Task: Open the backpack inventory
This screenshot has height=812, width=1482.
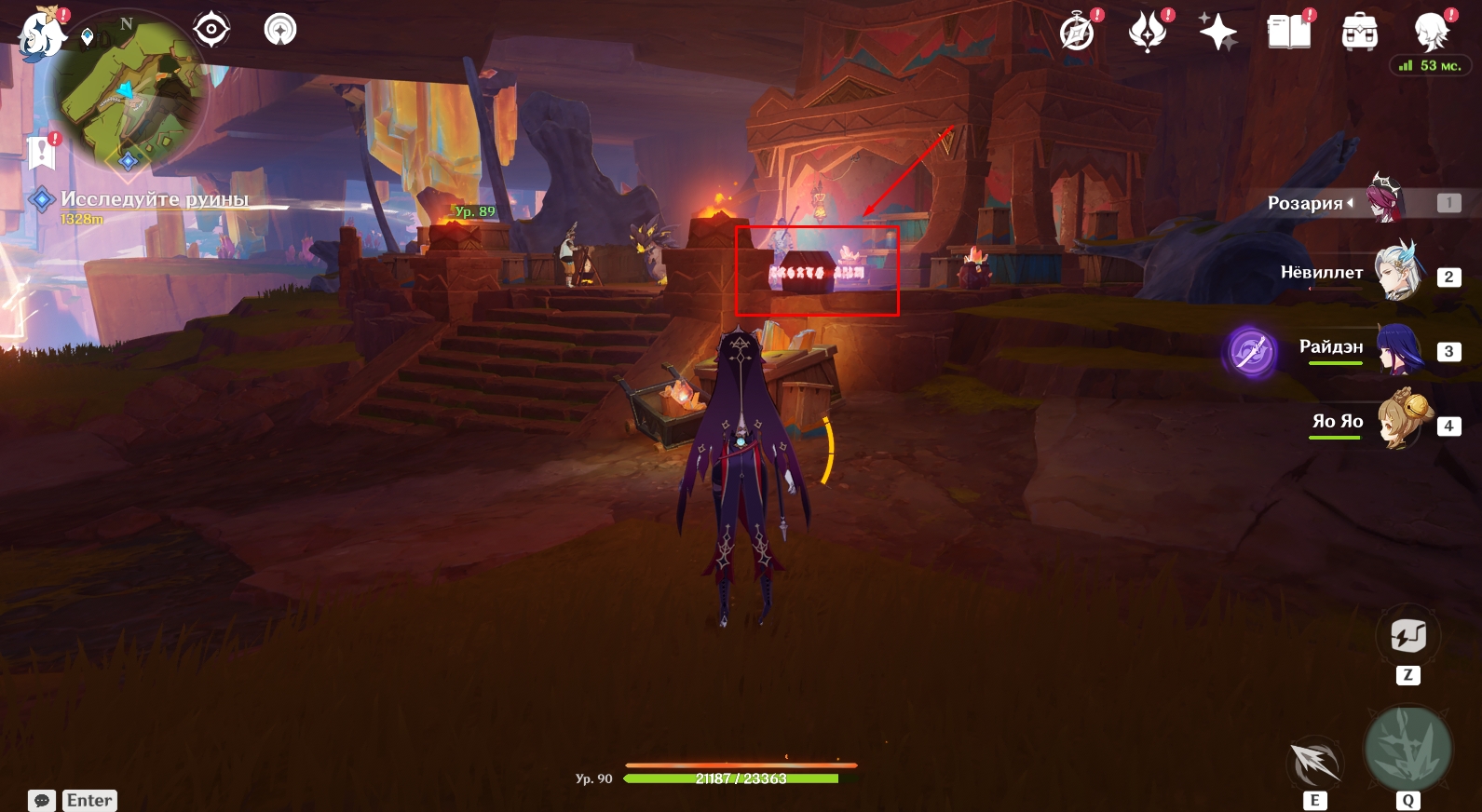Action: tap(1359, 34)
